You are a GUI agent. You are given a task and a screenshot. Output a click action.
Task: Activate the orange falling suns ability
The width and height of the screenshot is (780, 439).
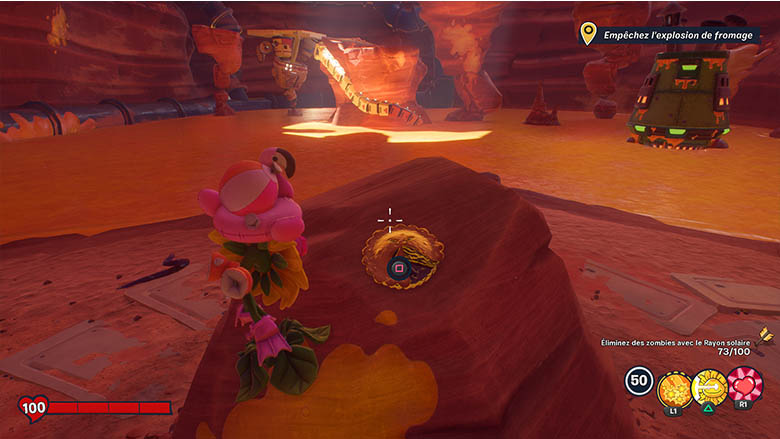[x=673, y=385]
